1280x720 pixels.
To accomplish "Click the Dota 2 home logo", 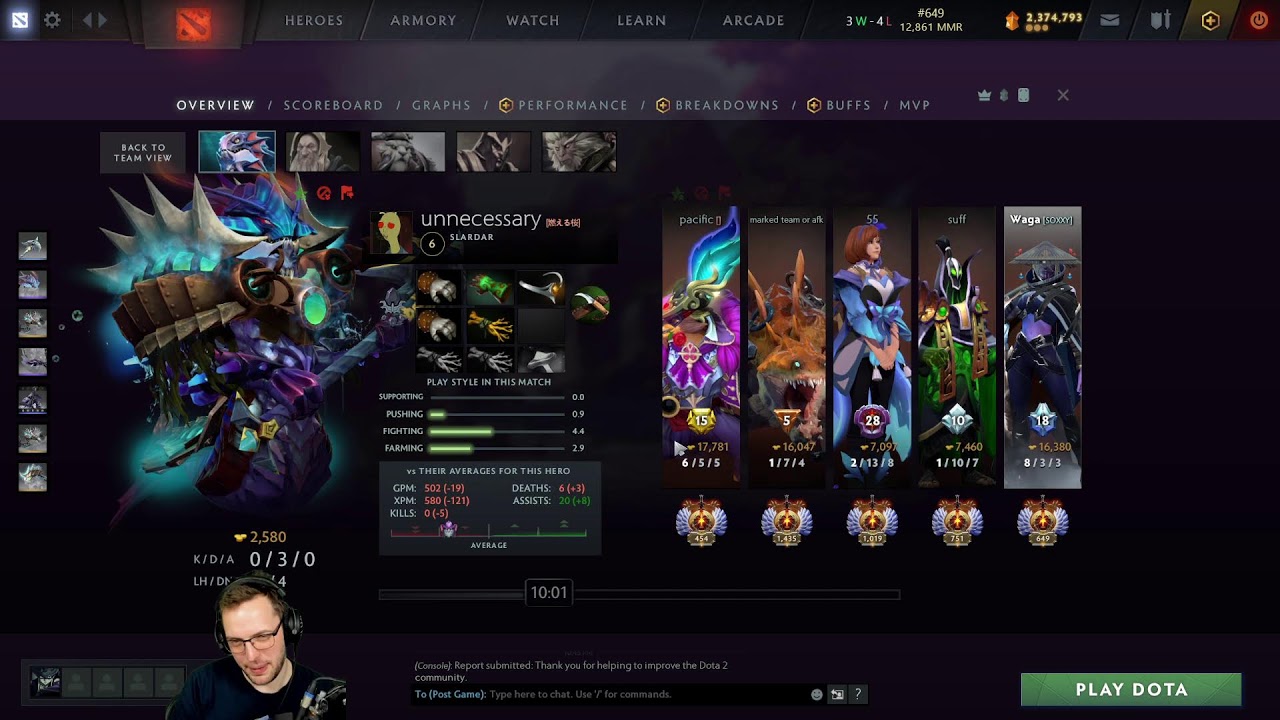I will click(194, 22).
